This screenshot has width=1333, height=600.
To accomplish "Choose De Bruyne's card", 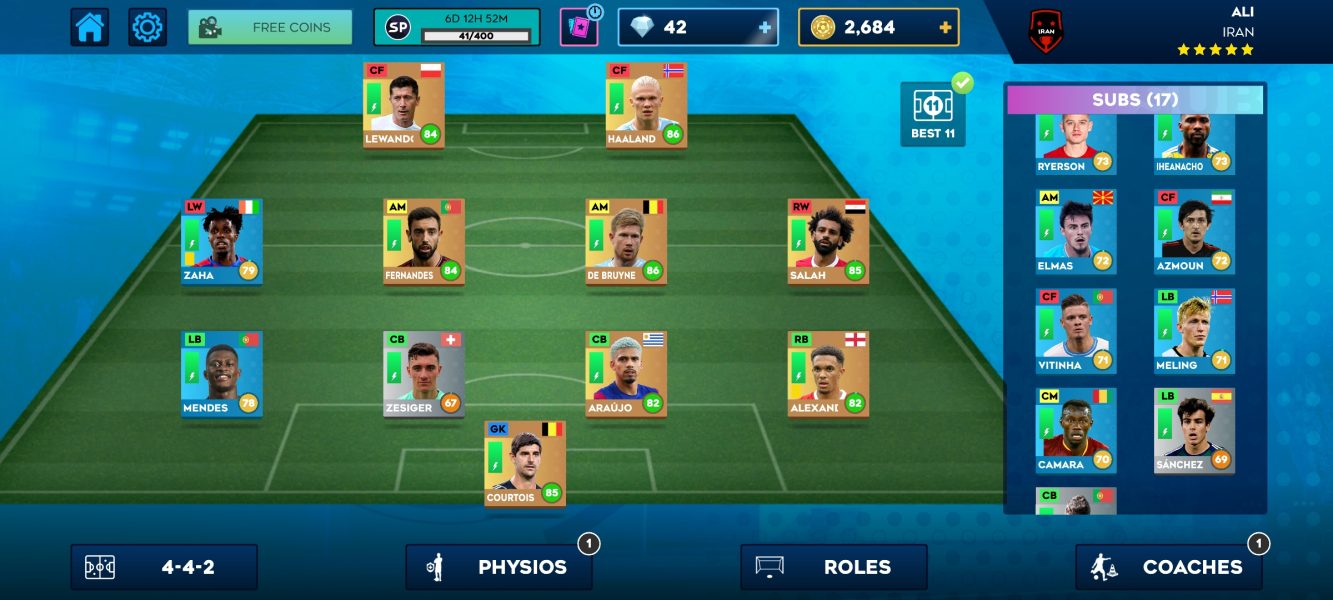I will click(x=626, y=241).
